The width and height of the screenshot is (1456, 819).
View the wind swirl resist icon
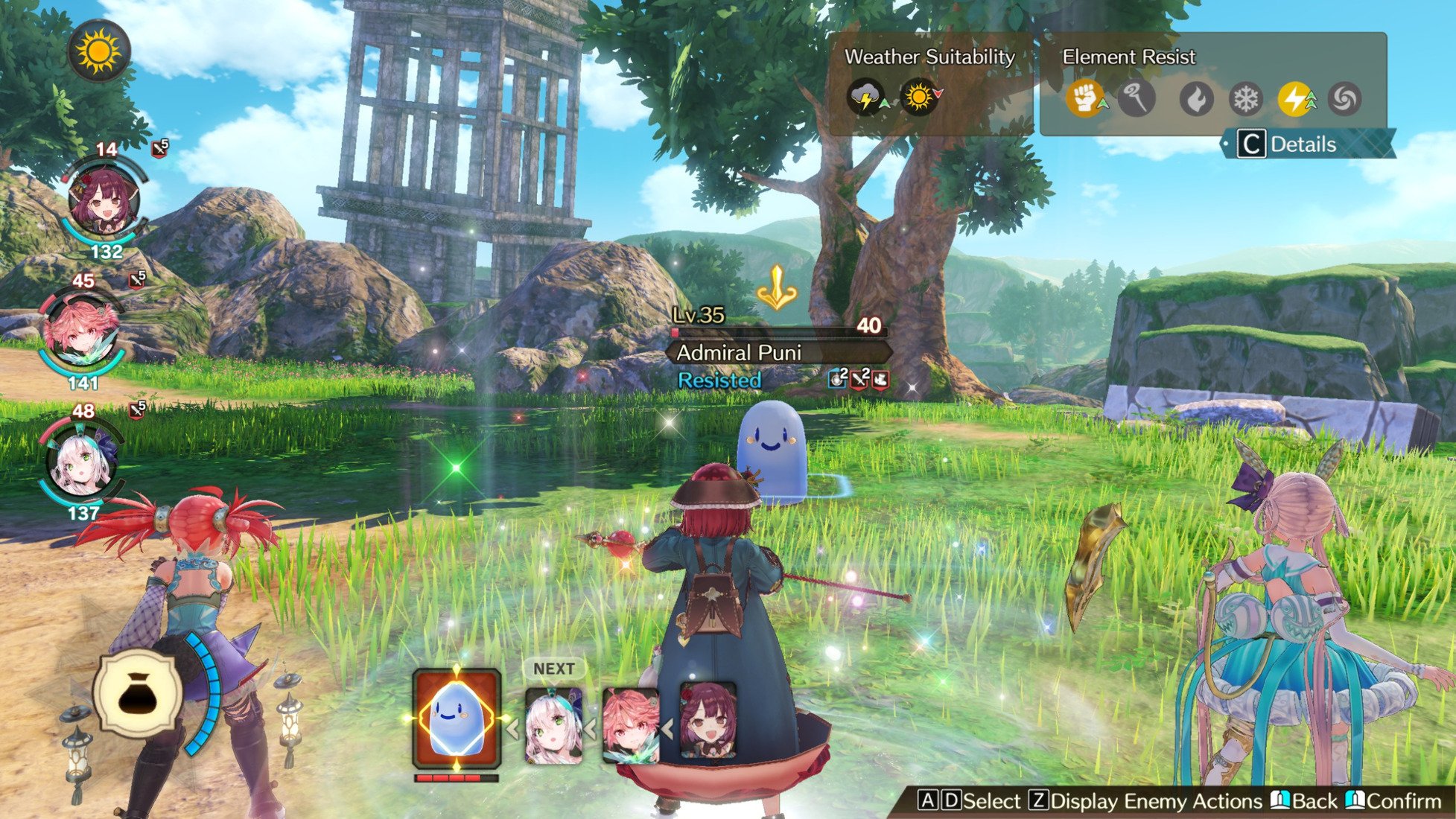tap(1344, 98)
